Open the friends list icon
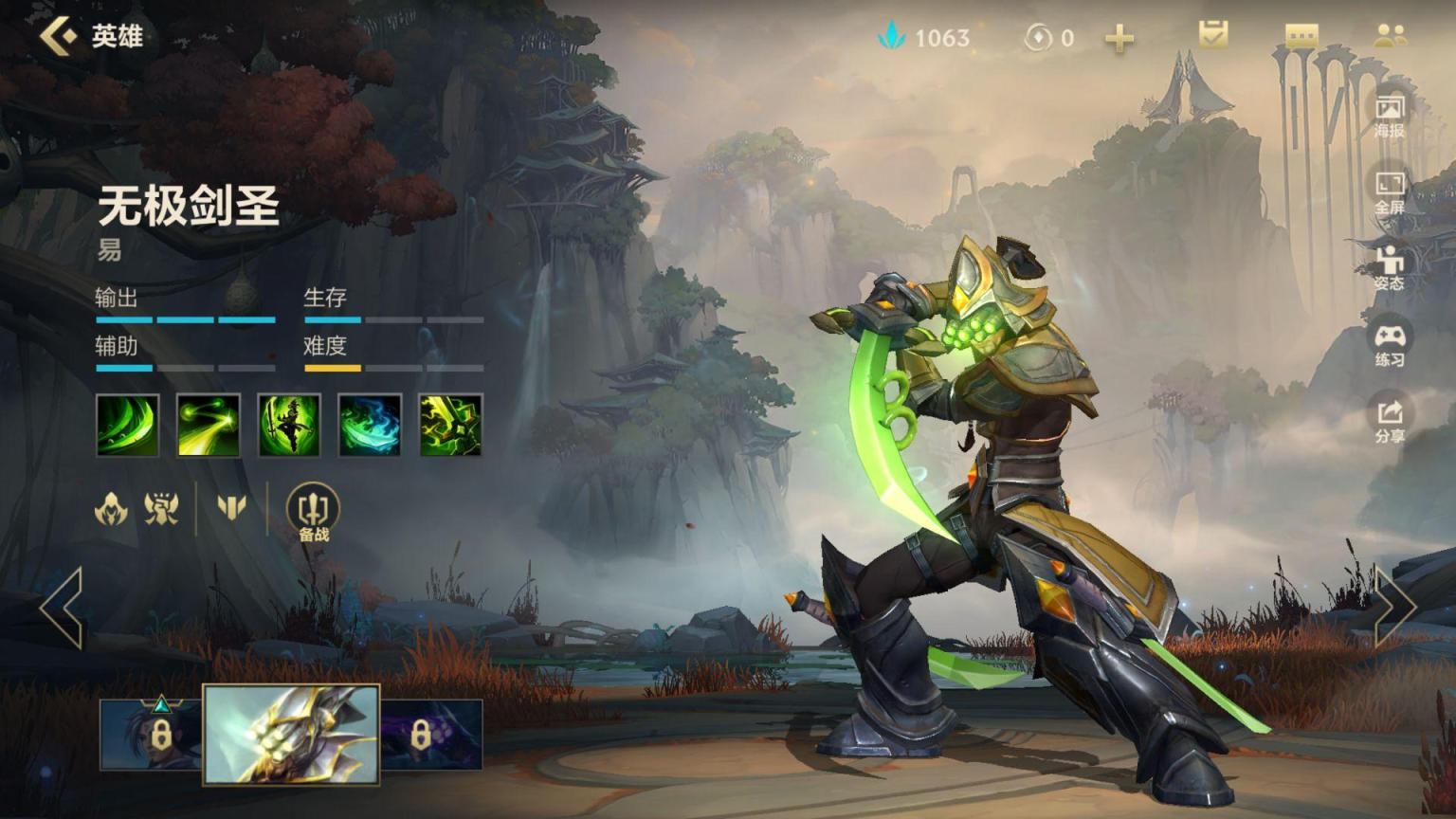 (x=1390, y=36)
